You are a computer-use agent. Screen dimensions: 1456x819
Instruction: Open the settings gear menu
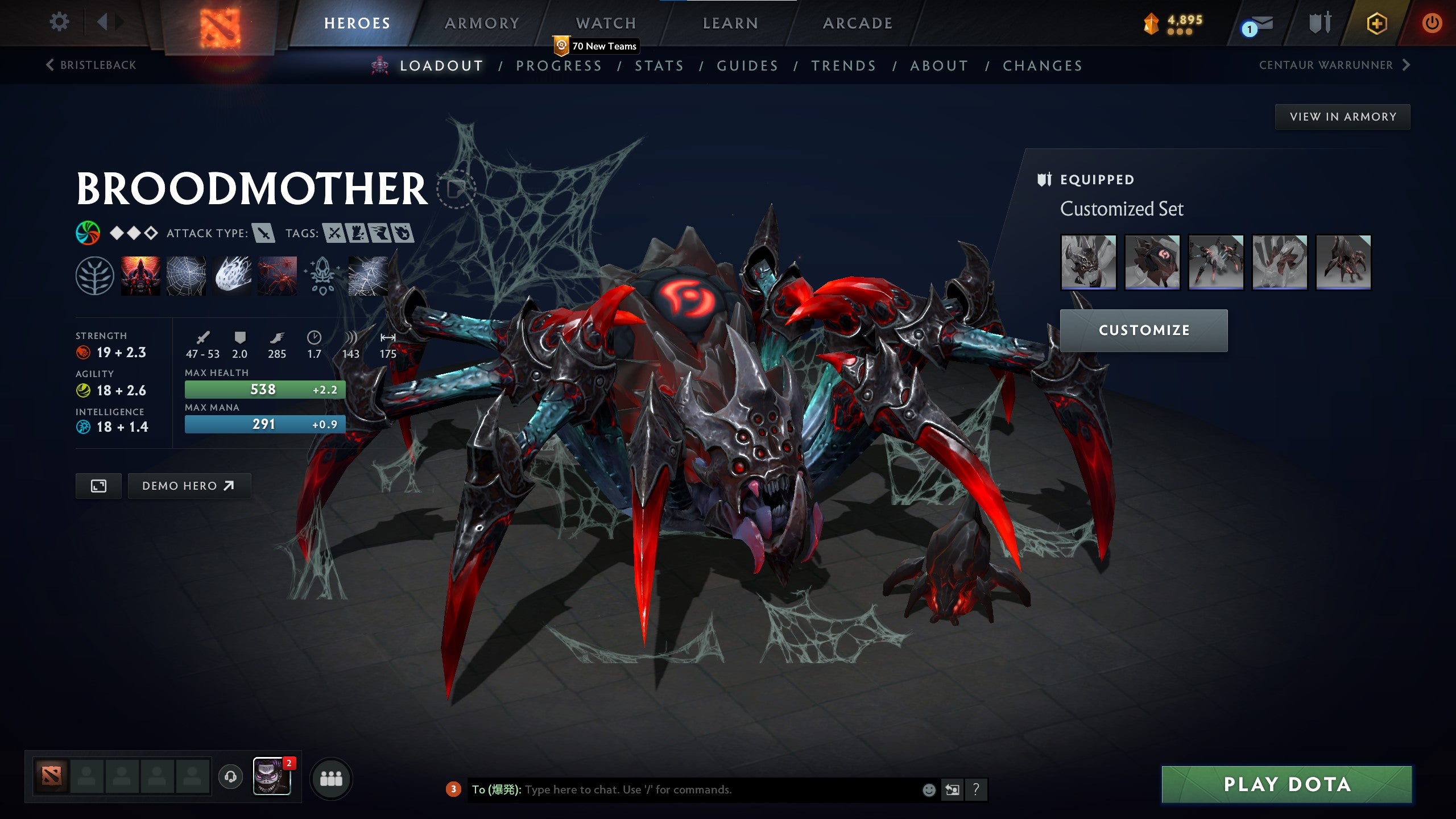[x=59, y=22]
